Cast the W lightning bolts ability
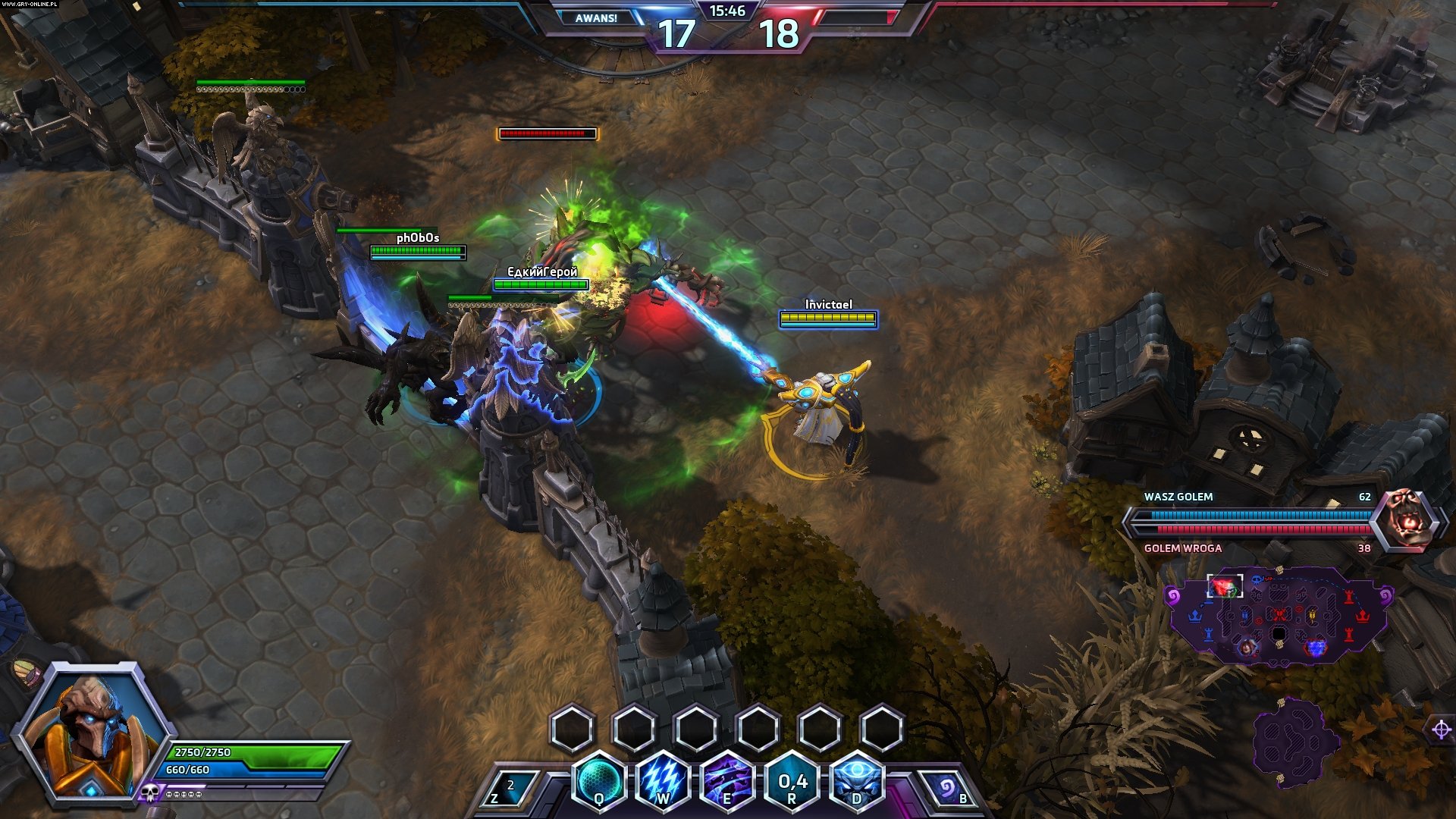This screenshot has width=1456, height=819. (664, 781)
